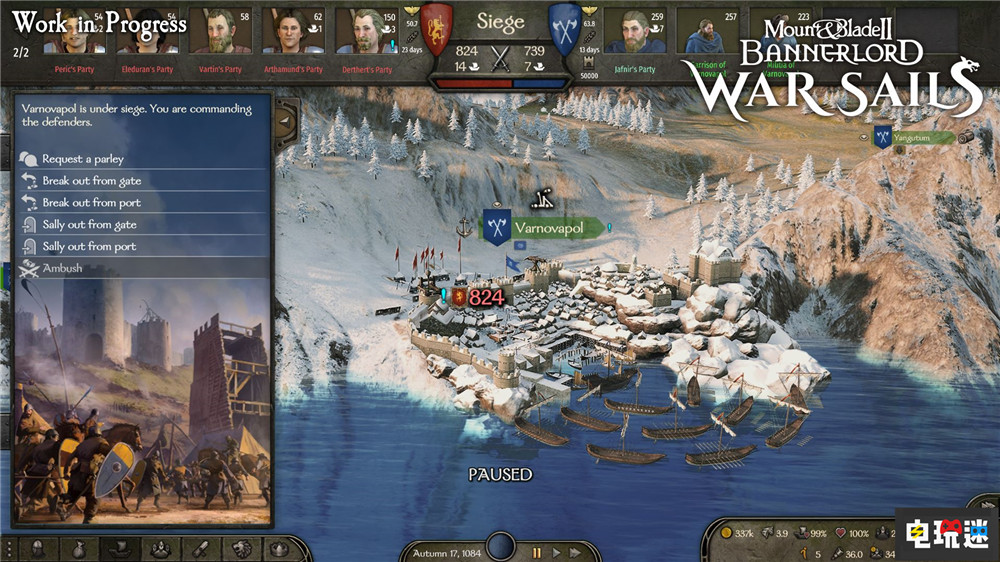Choose Break out from port
1000x562 pixels.
coord(91,203)
